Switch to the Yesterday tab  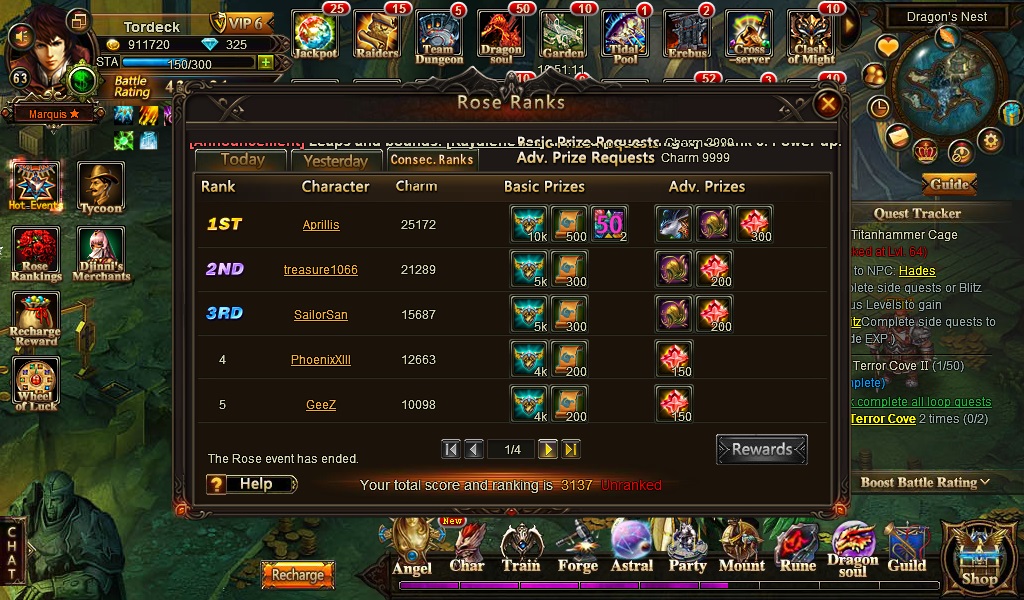(x=335, y=160)
